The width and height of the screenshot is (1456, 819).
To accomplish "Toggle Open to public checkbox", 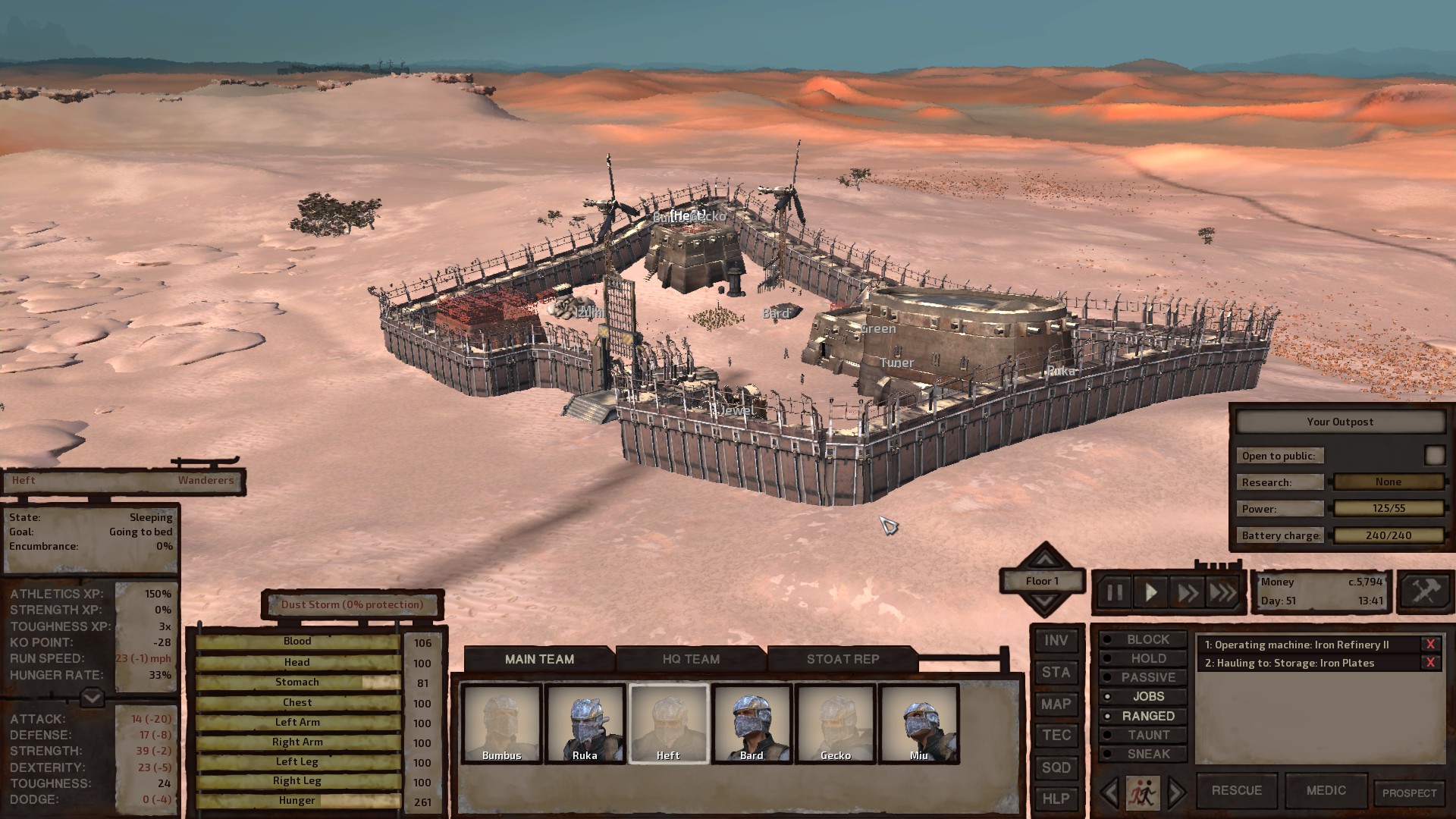I will click(1434, 455).
